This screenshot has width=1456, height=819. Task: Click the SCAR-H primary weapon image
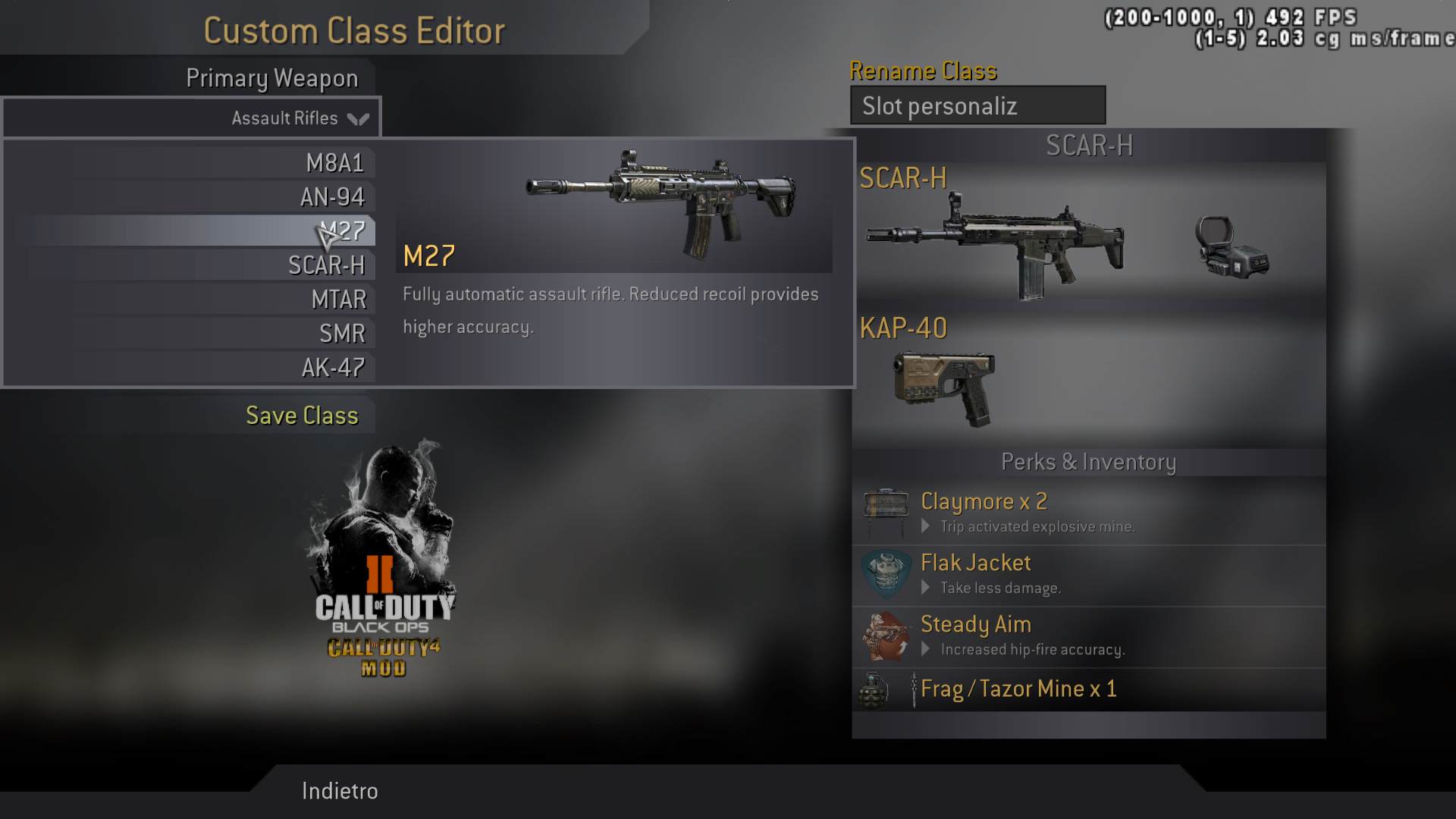pos(995,244)
